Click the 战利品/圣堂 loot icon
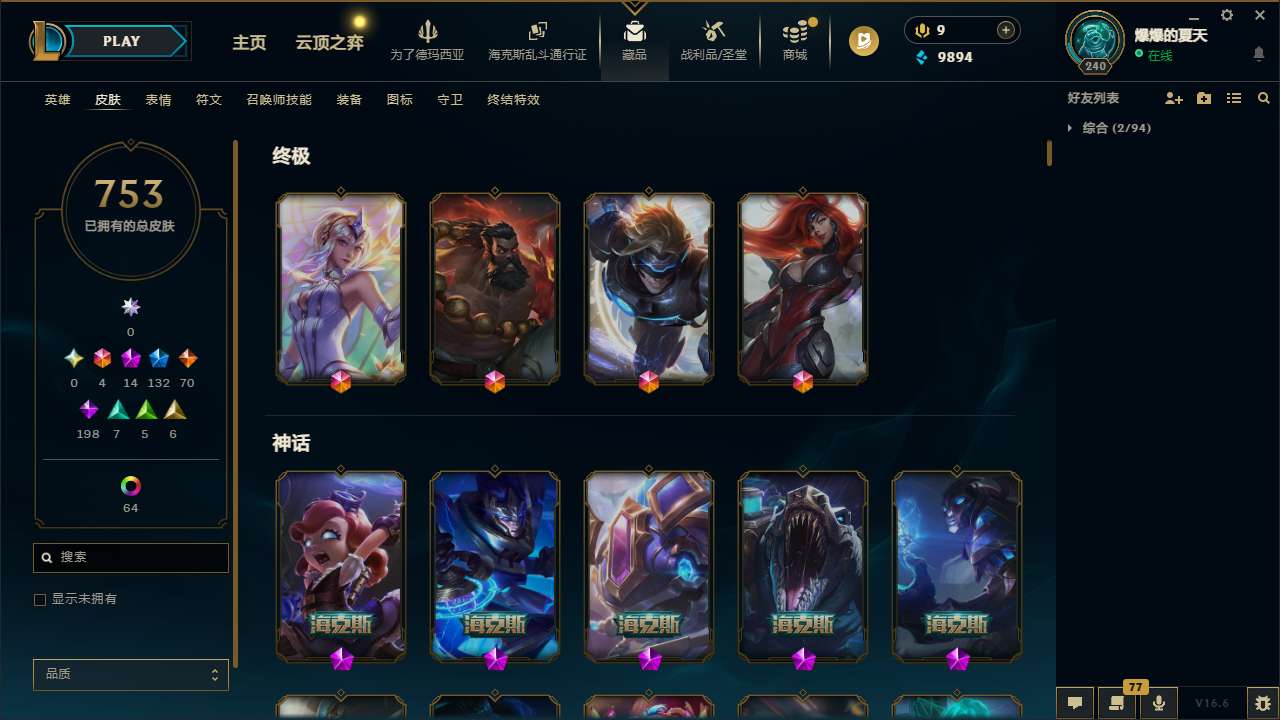 pos(712,38)
